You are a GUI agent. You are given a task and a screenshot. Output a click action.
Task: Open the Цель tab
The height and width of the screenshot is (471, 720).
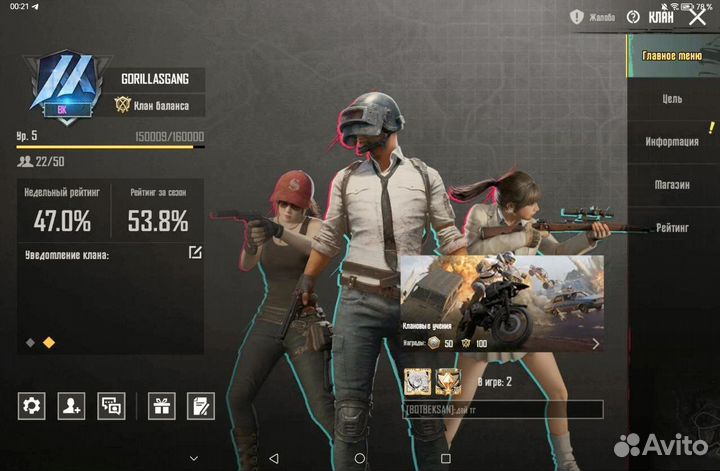[x=673, y=99]
